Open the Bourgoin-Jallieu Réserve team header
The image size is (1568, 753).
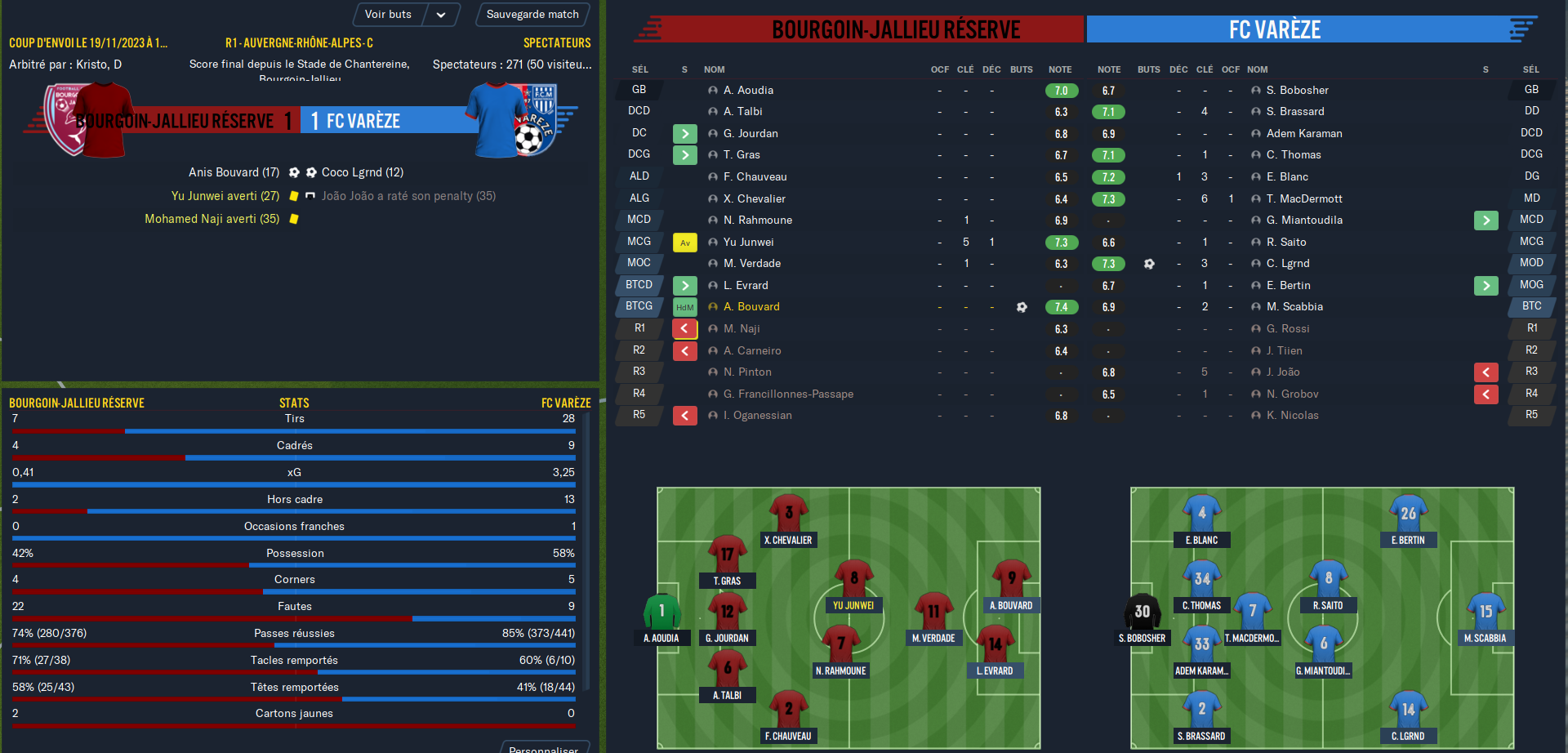[895, 30]
